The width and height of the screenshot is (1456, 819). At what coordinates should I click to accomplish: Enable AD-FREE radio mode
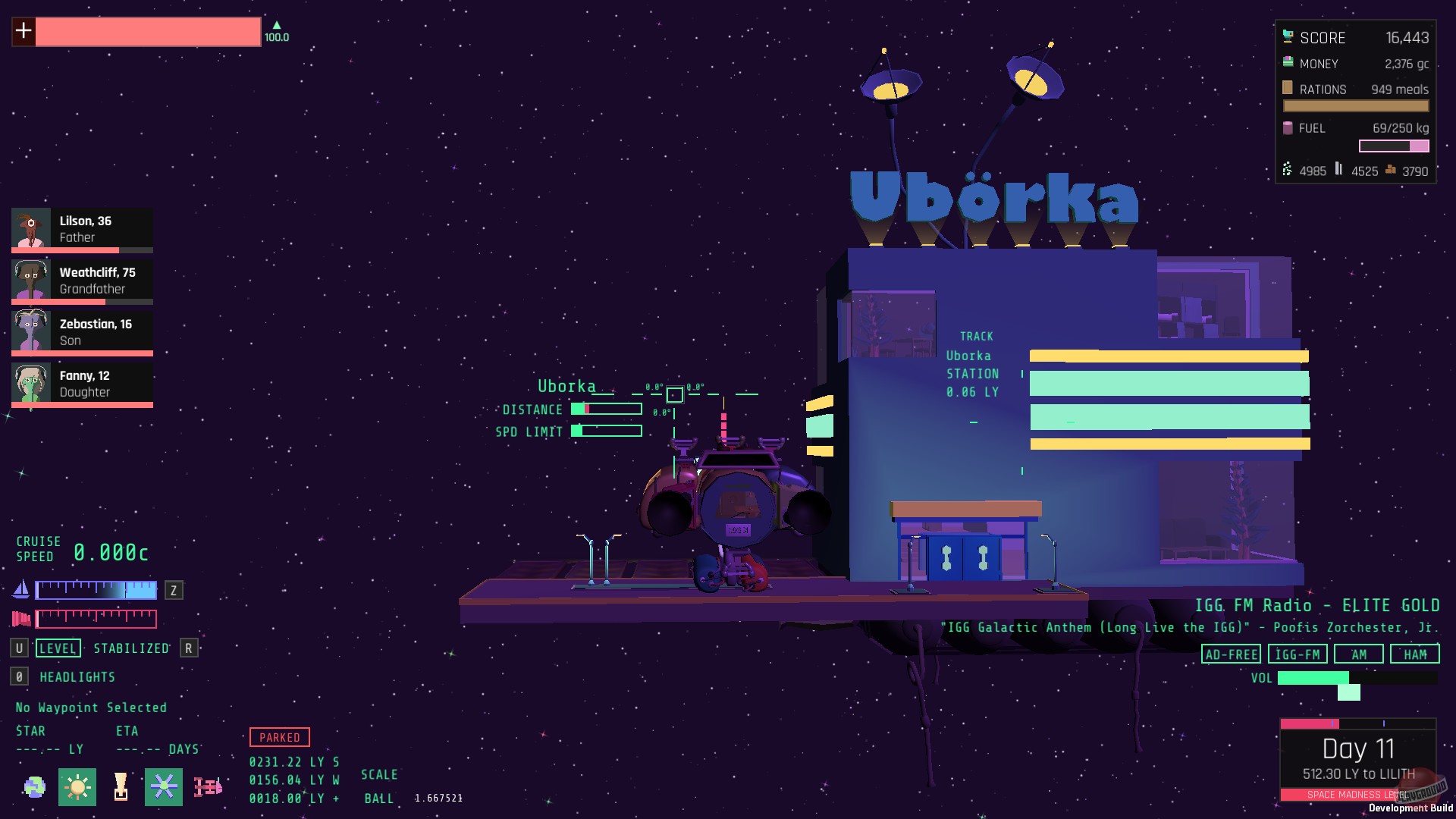[1232, 654]
